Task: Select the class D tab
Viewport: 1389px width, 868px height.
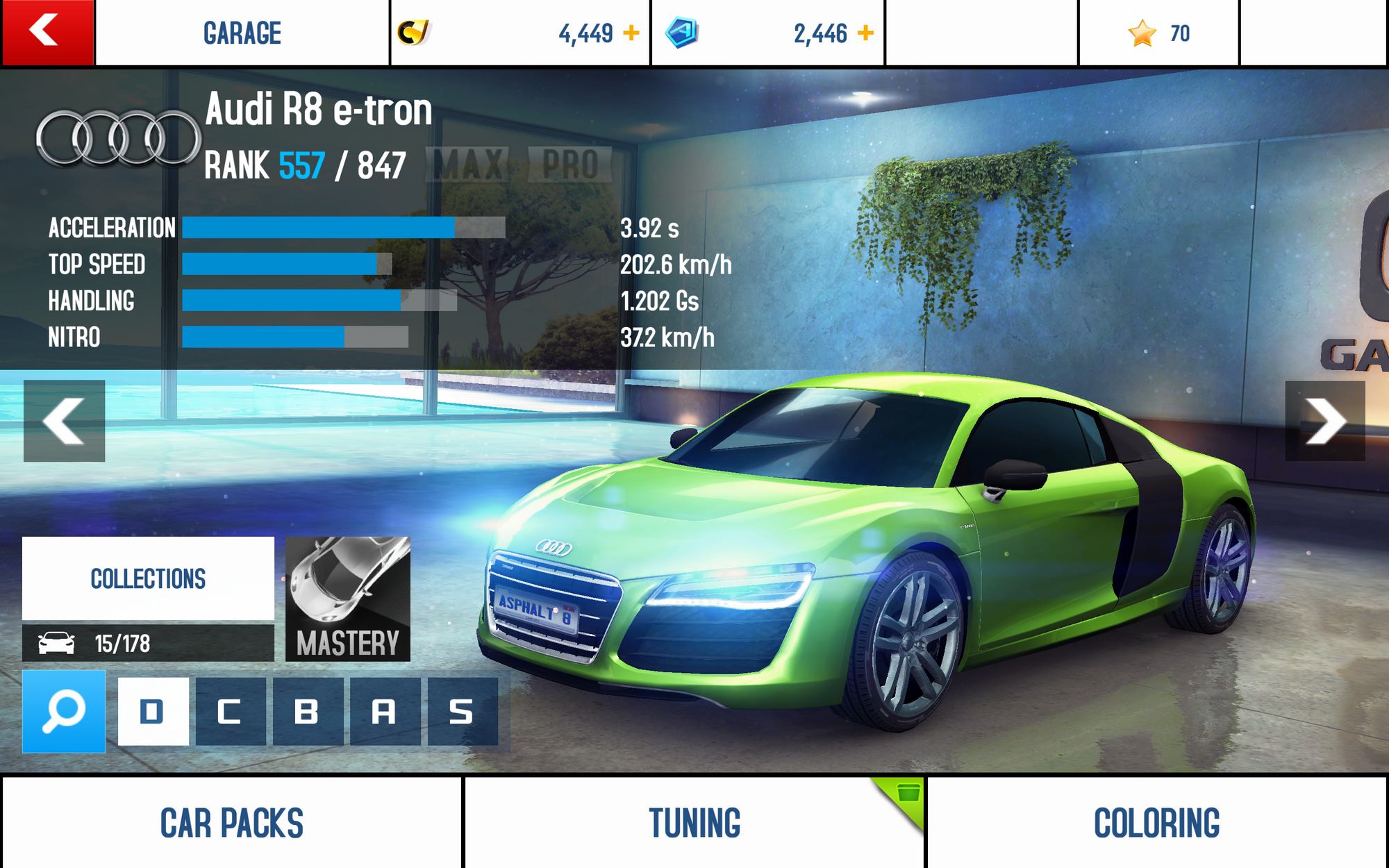Action: tap(153, 712)
